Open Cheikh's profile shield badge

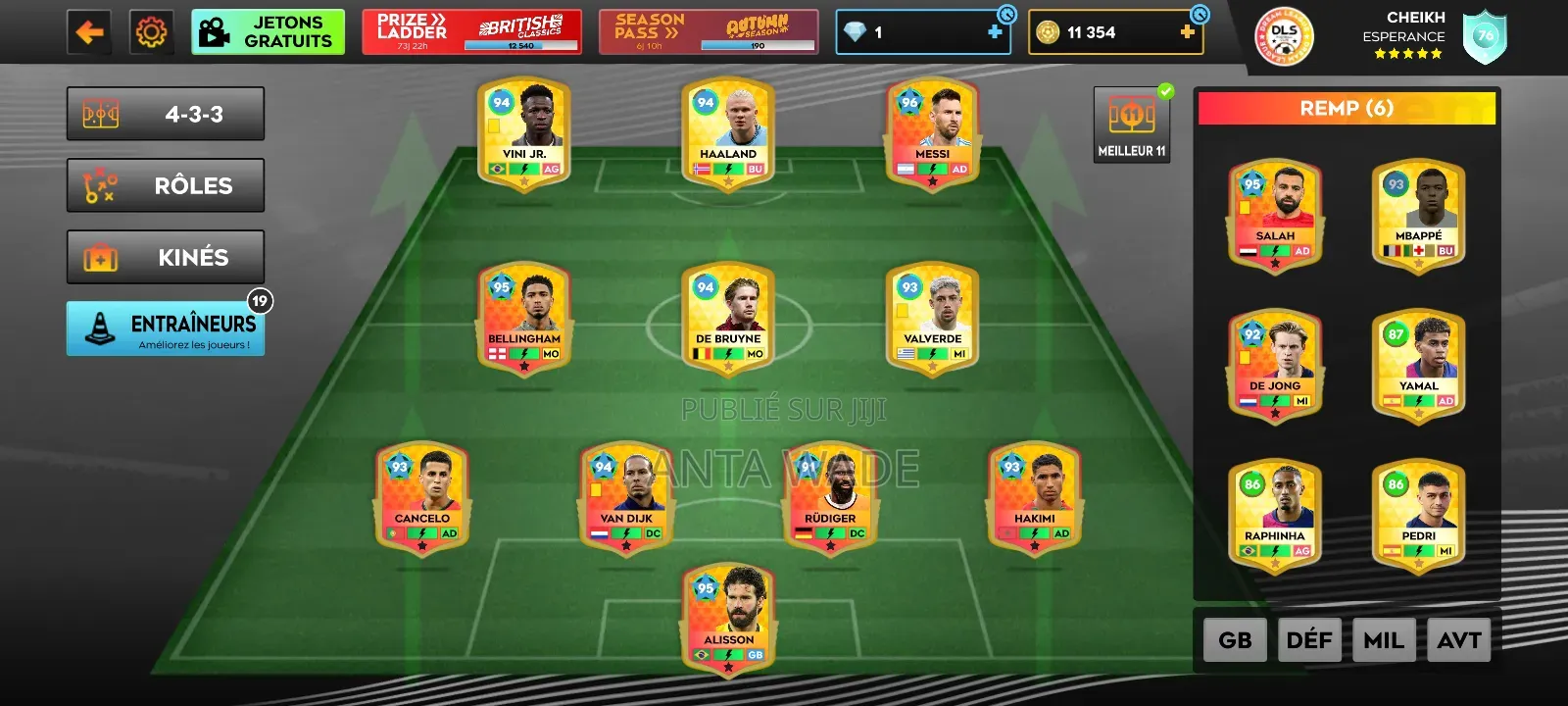point(1486,37)
